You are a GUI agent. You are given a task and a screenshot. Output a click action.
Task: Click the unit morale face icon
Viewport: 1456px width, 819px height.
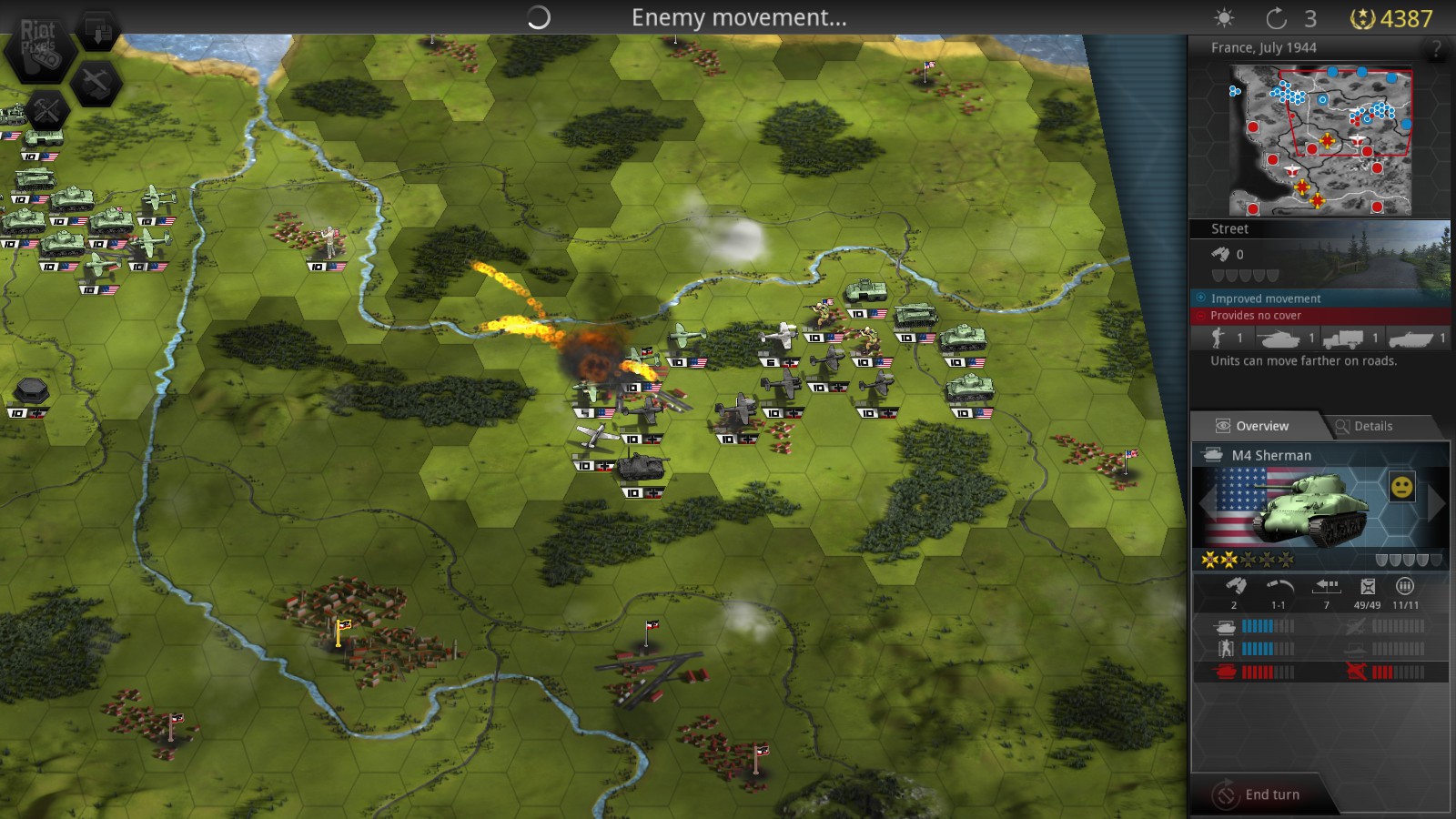1402,487
